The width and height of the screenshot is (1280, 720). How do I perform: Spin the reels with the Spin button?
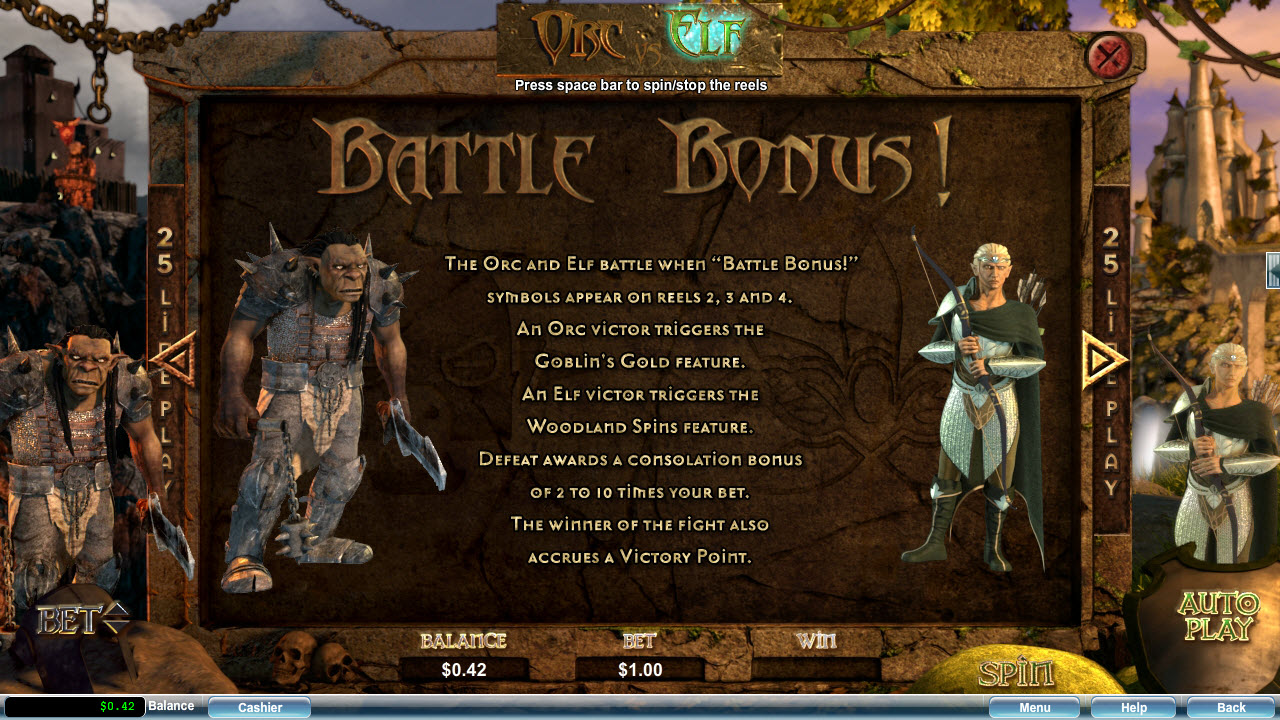tap(1015, 673)
